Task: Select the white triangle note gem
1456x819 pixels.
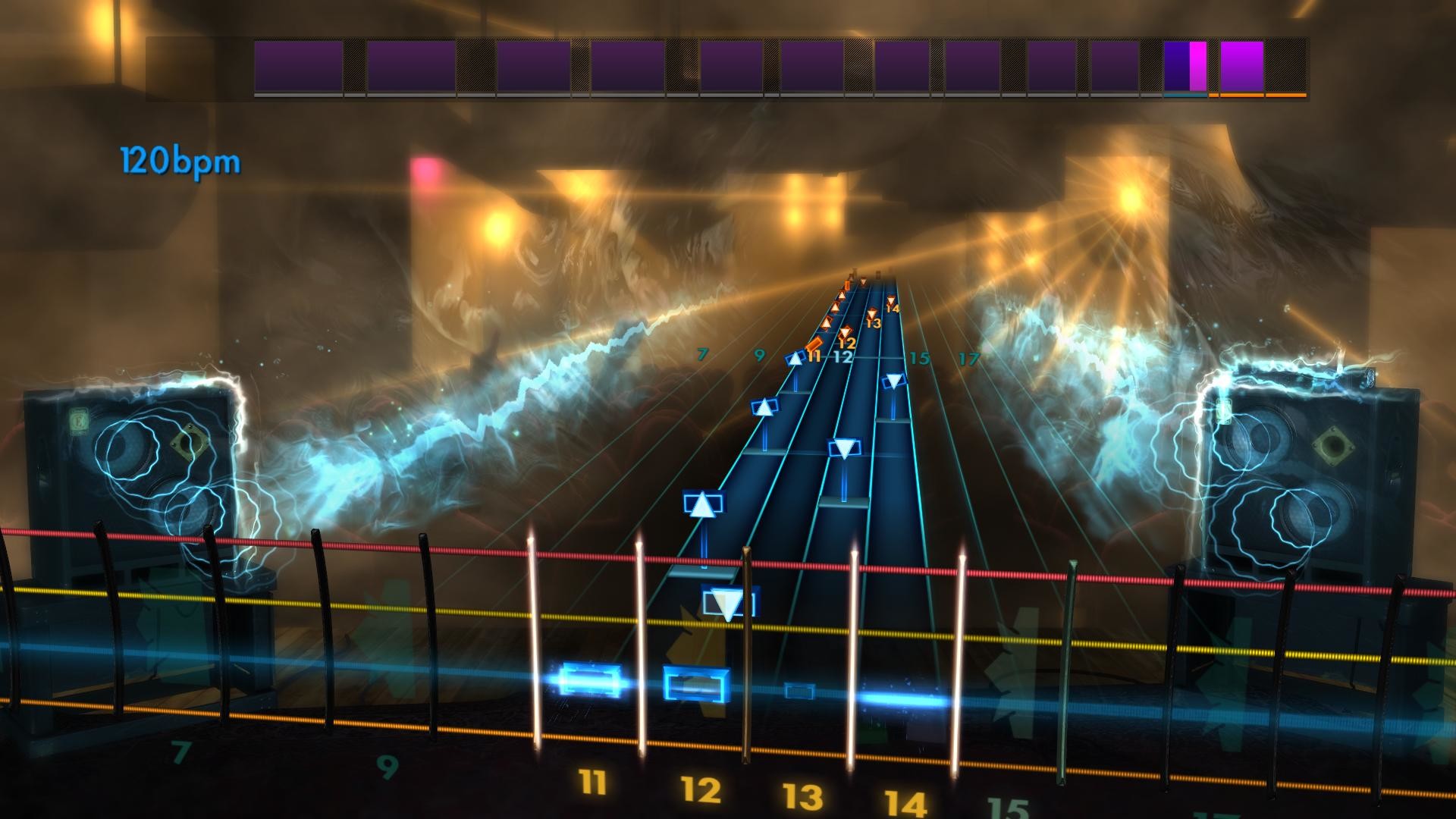Action: coord(701,504)
